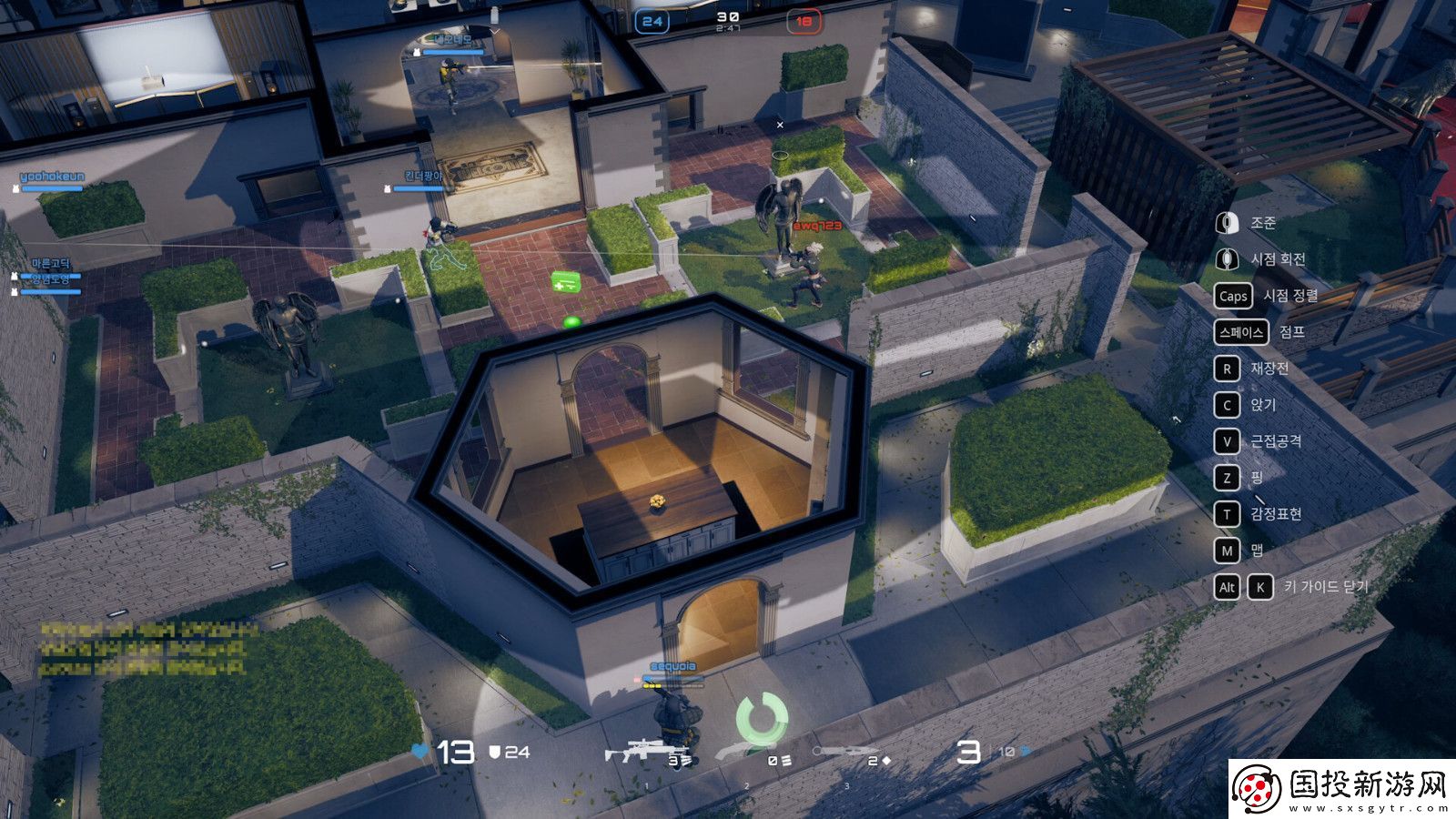This screenshot has width=1456, height=819.
Task: Click the 国投新游网 watermark logo
Action: coord(1340,788)
